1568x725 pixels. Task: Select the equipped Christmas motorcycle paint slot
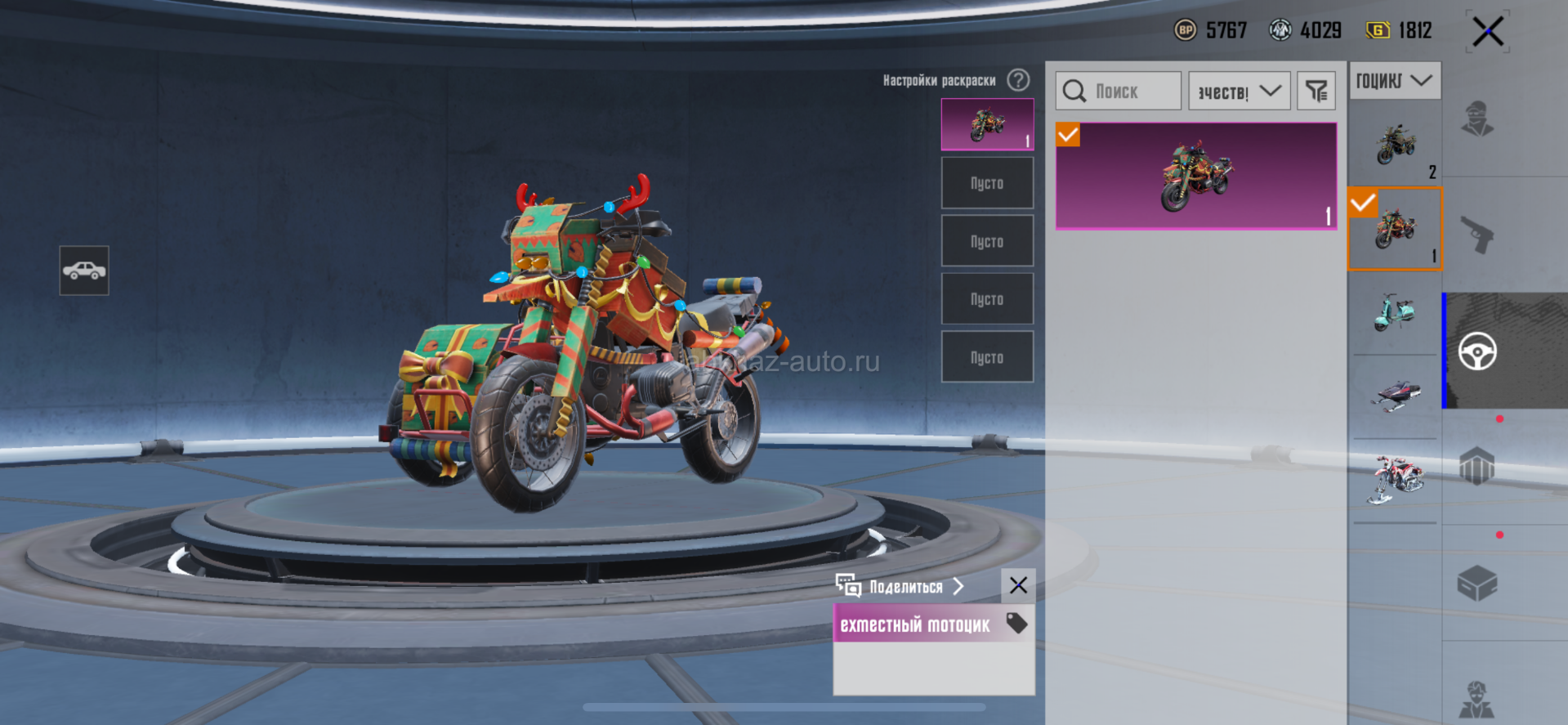[x=987, y=124]
